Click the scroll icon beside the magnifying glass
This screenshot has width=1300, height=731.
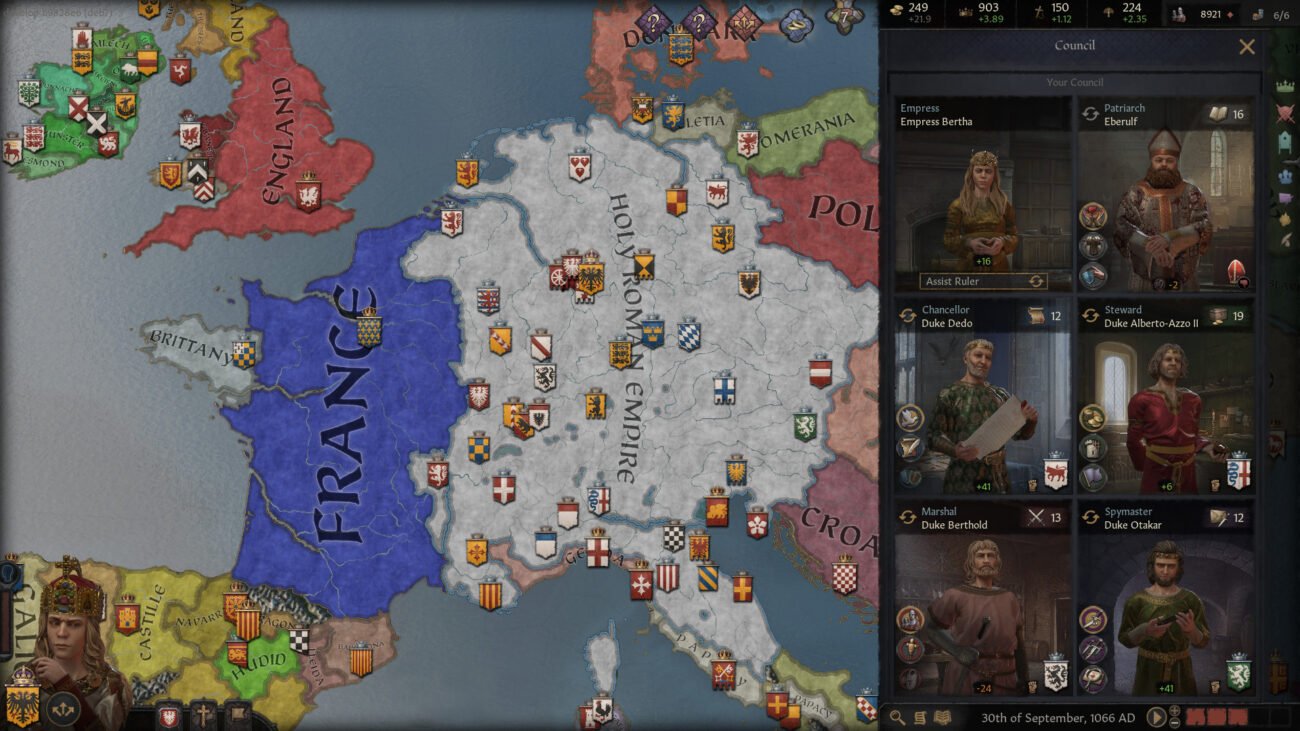point(920,717)
